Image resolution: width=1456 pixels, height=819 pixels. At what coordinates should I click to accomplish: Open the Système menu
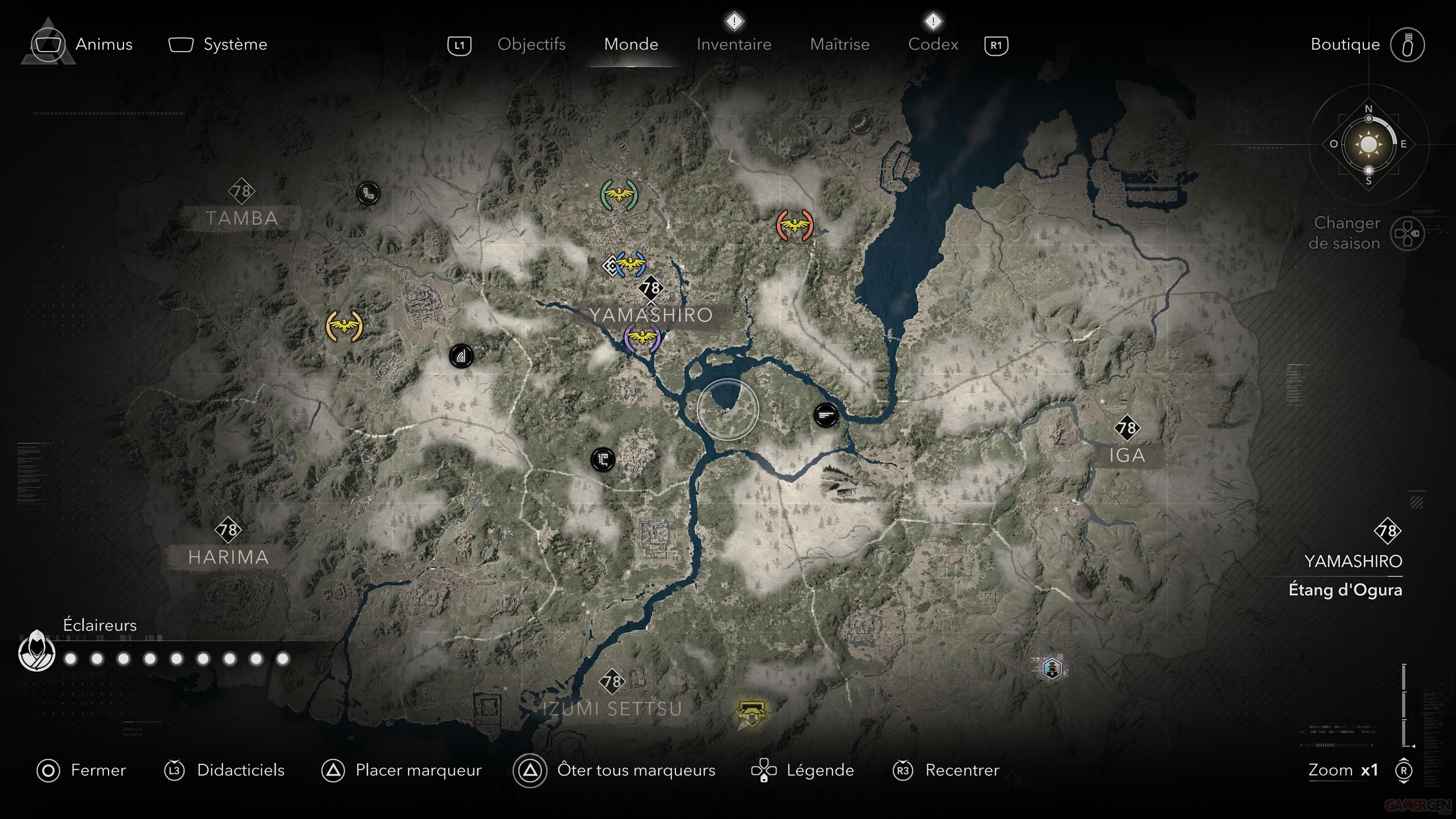click(x=235, y=44)
